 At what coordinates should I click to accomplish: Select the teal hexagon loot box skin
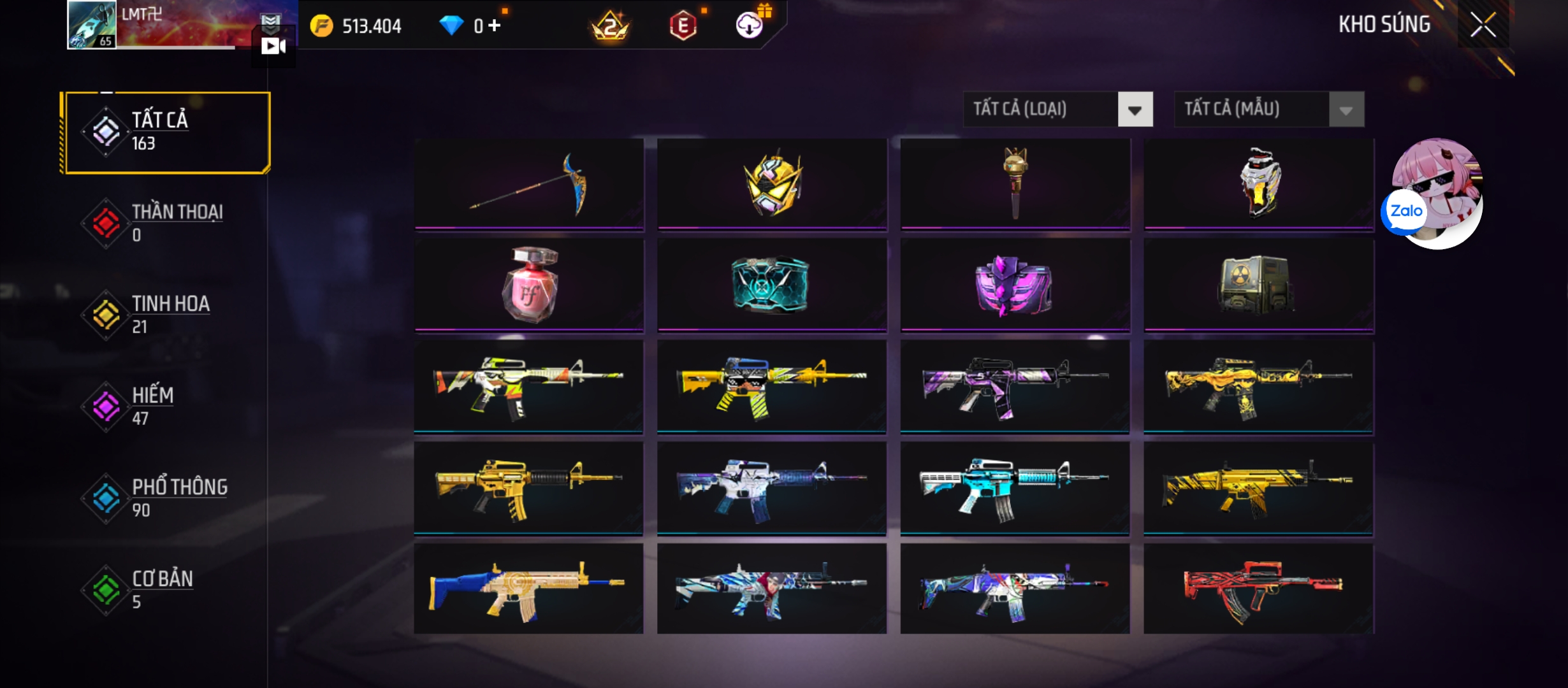tap(771, 284)
